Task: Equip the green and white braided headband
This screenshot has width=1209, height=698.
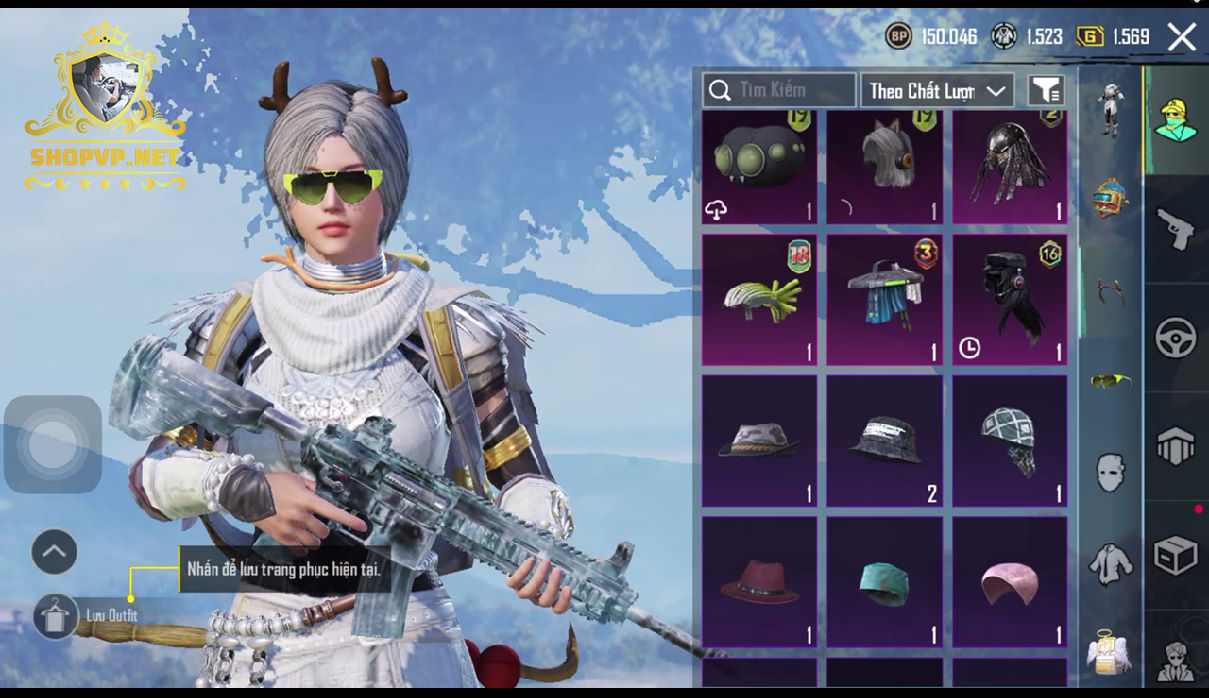Action: pyautogui.click(x=759, y=300)
